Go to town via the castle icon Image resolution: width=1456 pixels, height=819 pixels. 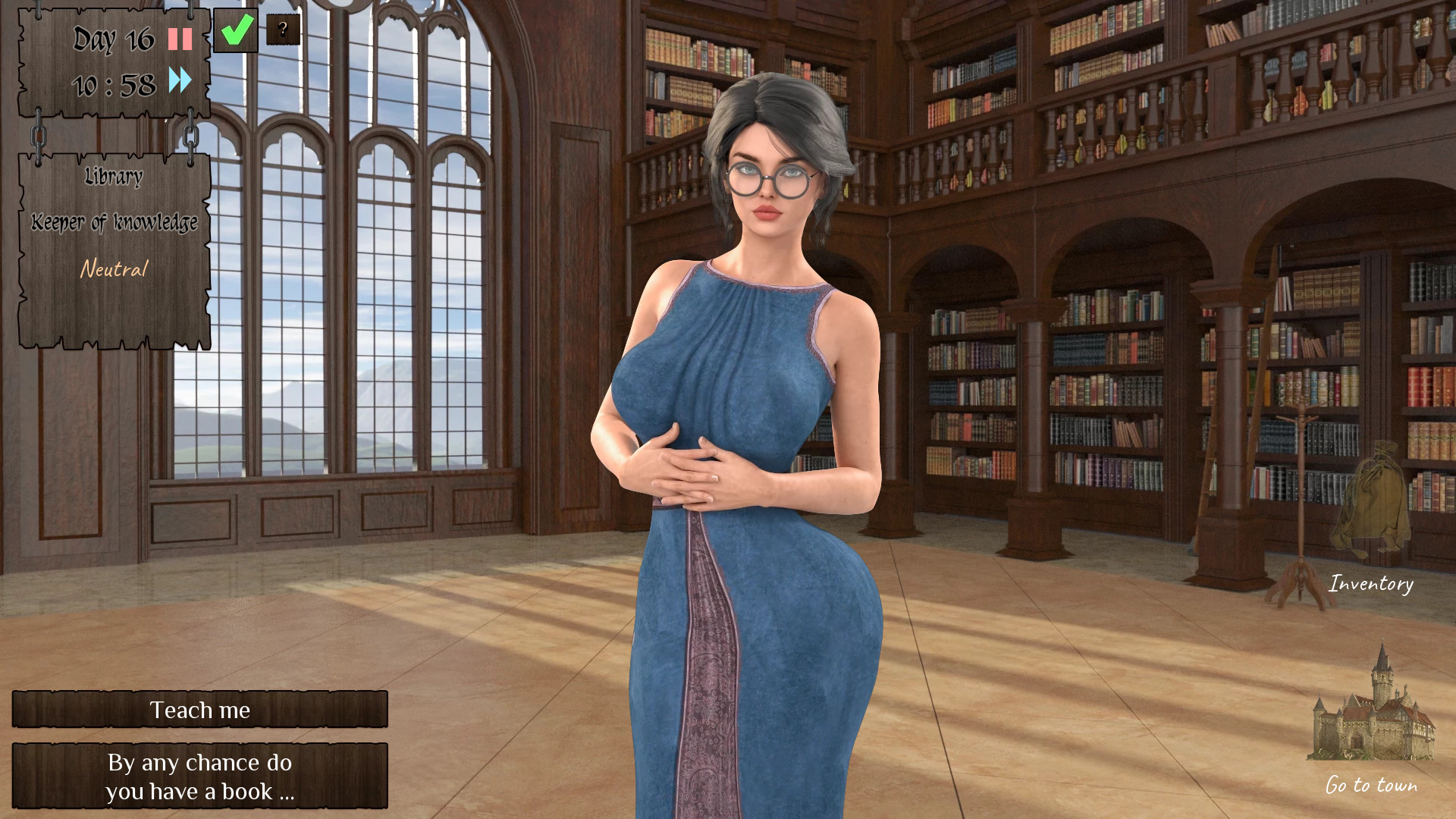point(1371,709)
